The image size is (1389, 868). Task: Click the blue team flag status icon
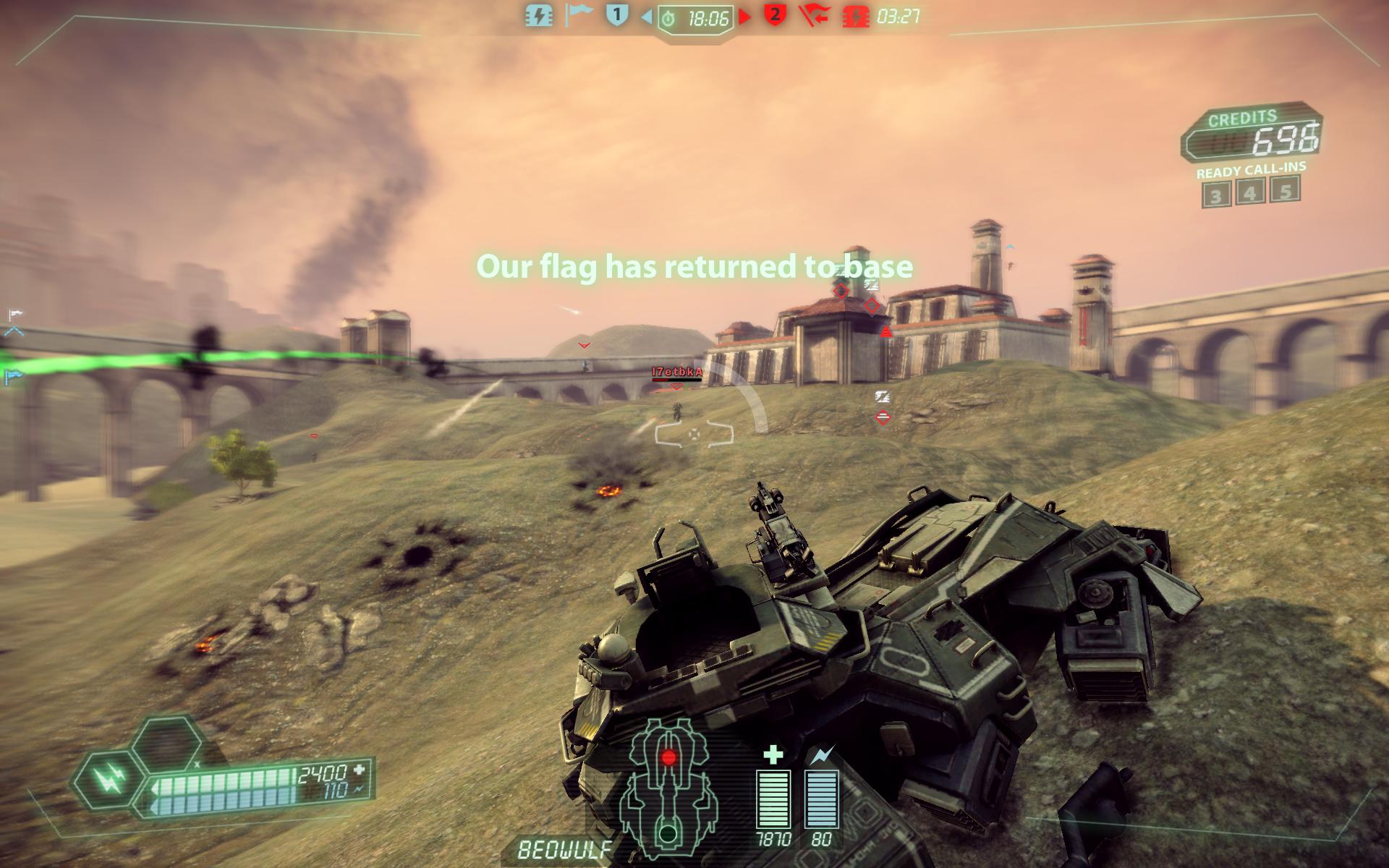pos(578,14)
